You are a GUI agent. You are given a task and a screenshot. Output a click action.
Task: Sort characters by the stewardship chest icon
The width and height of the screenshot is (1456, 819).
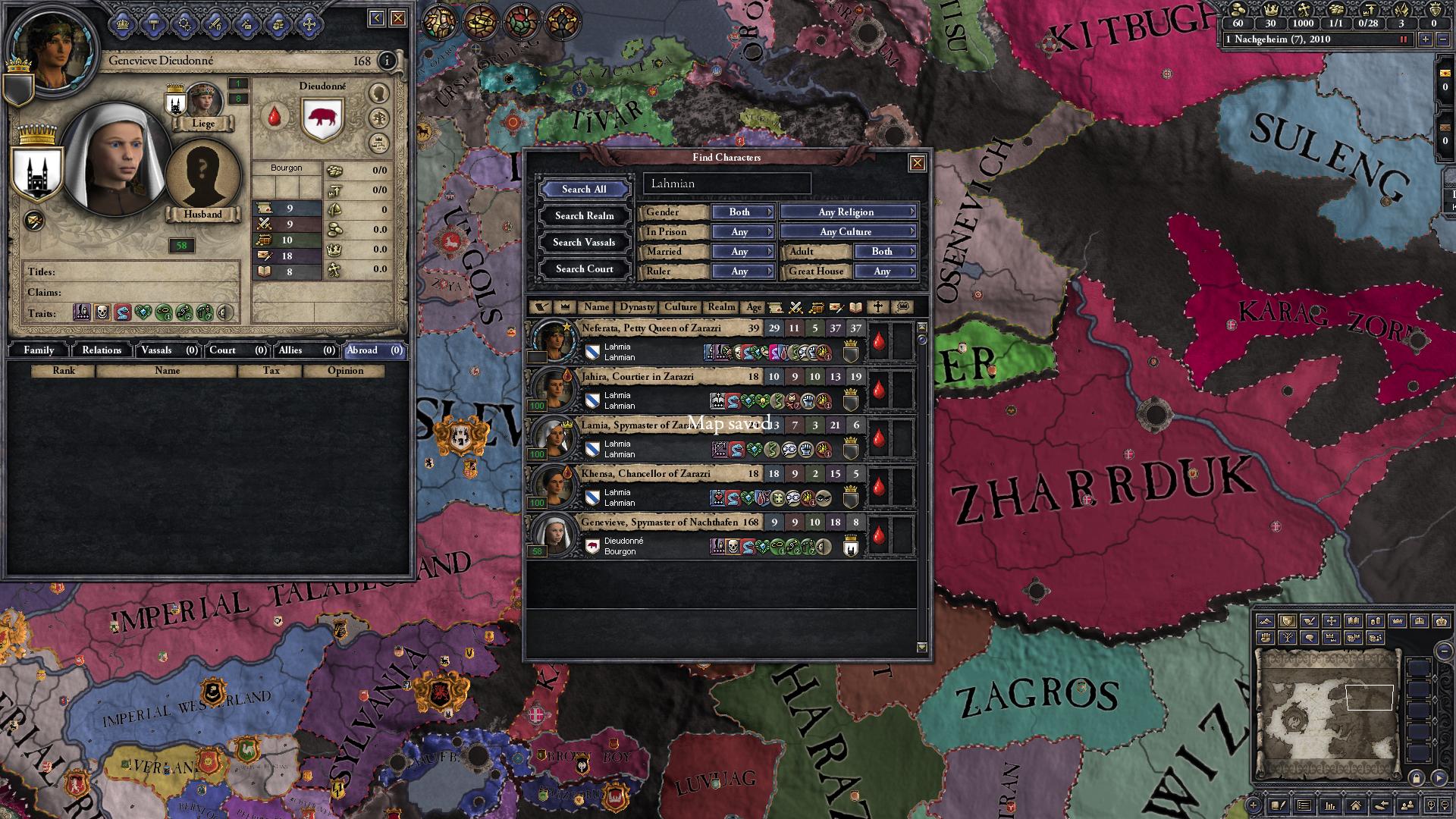tap(816, 307)
